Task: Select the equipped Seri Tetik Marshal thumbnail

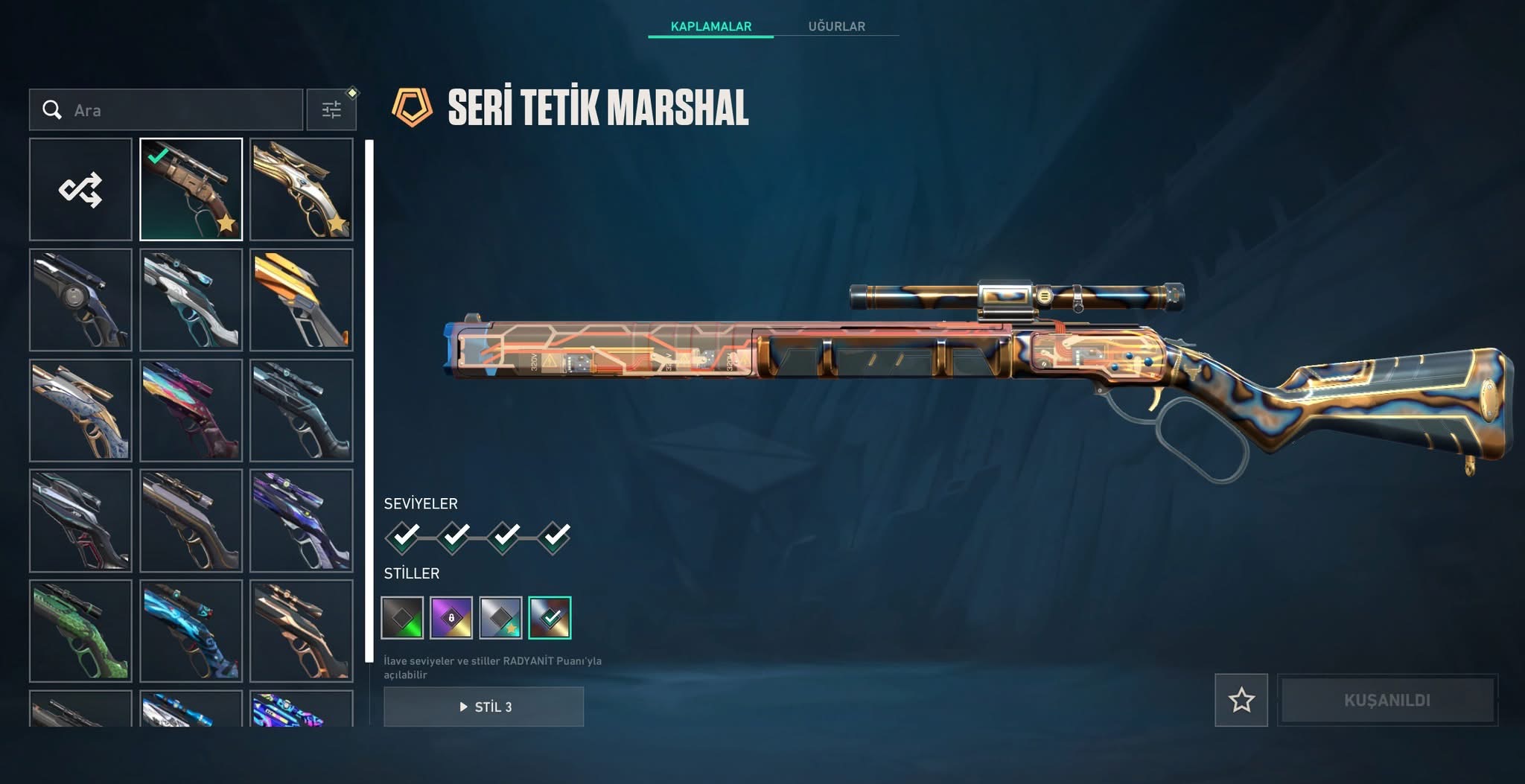Action: (x=191, y=189)
